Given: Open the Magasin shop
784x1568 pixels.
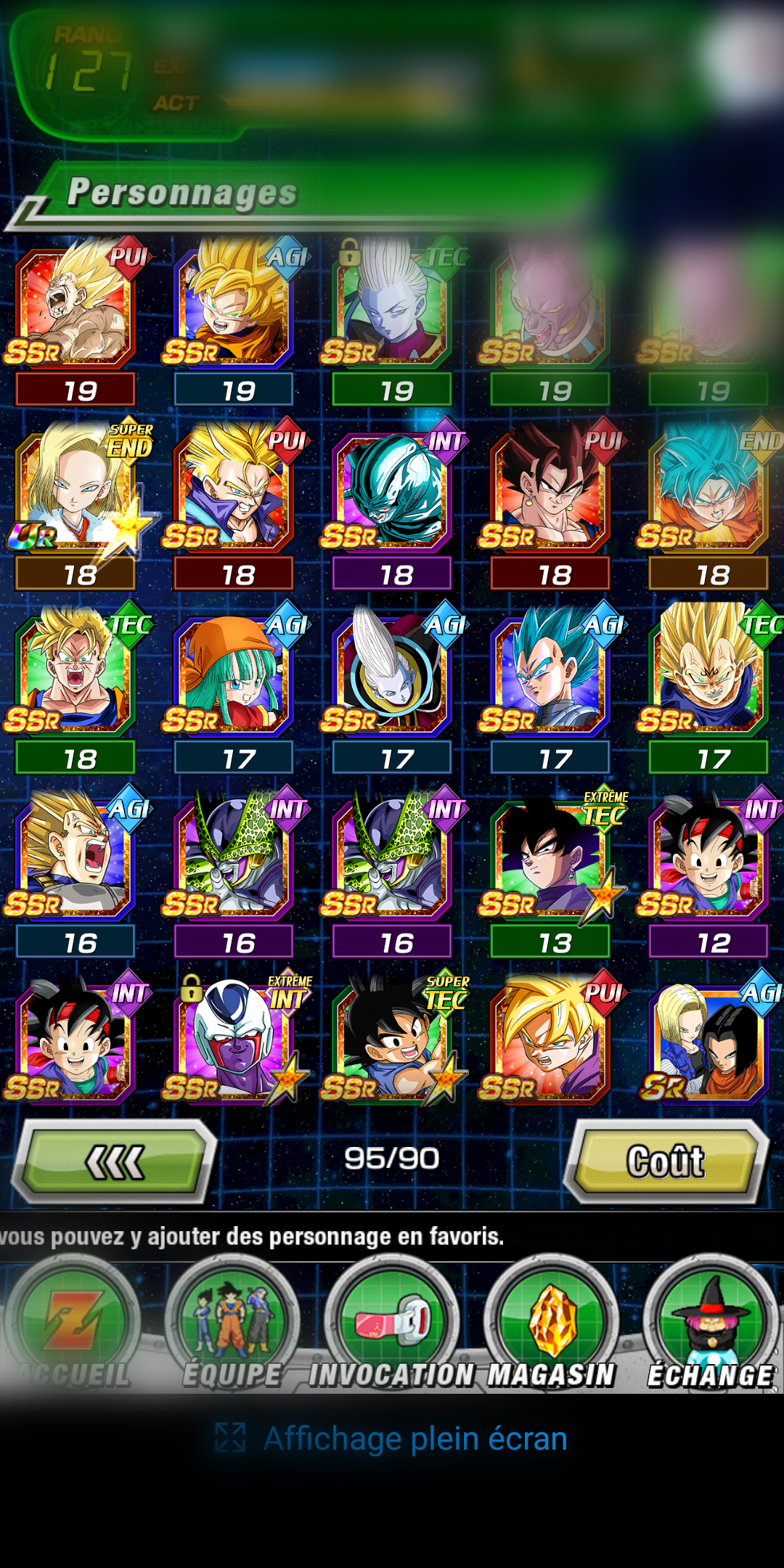Looking at the screenshot, I should (x=552, y=1328).
